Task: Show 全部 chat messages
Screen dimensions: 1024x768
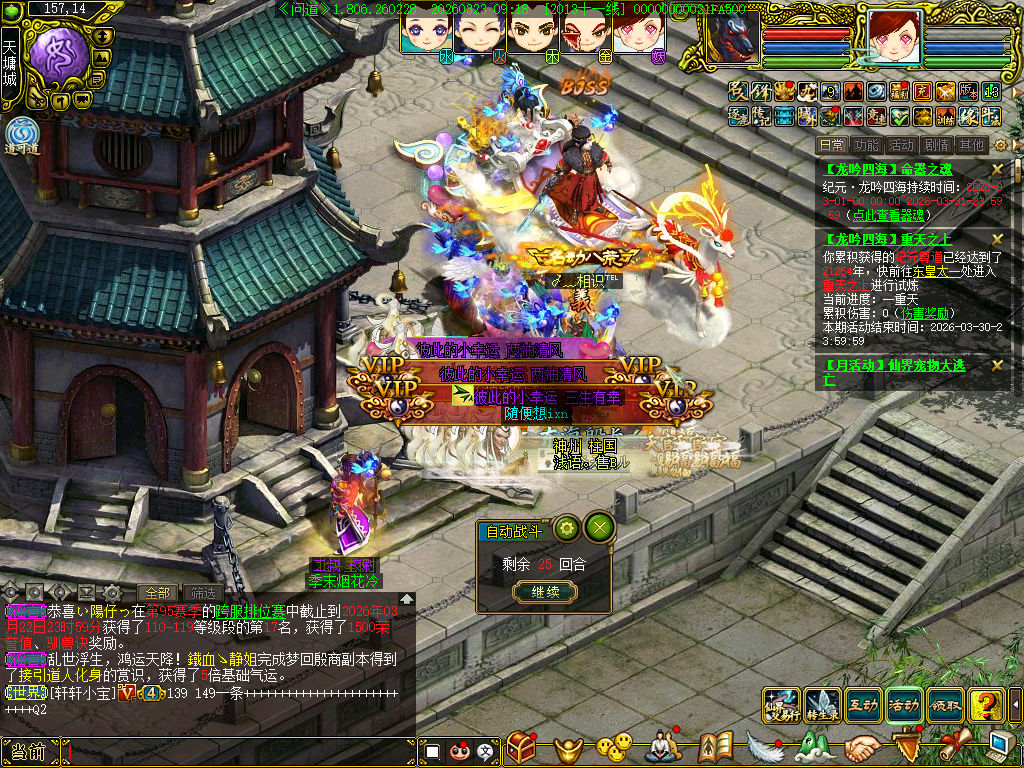Action: tap(158, 592)
